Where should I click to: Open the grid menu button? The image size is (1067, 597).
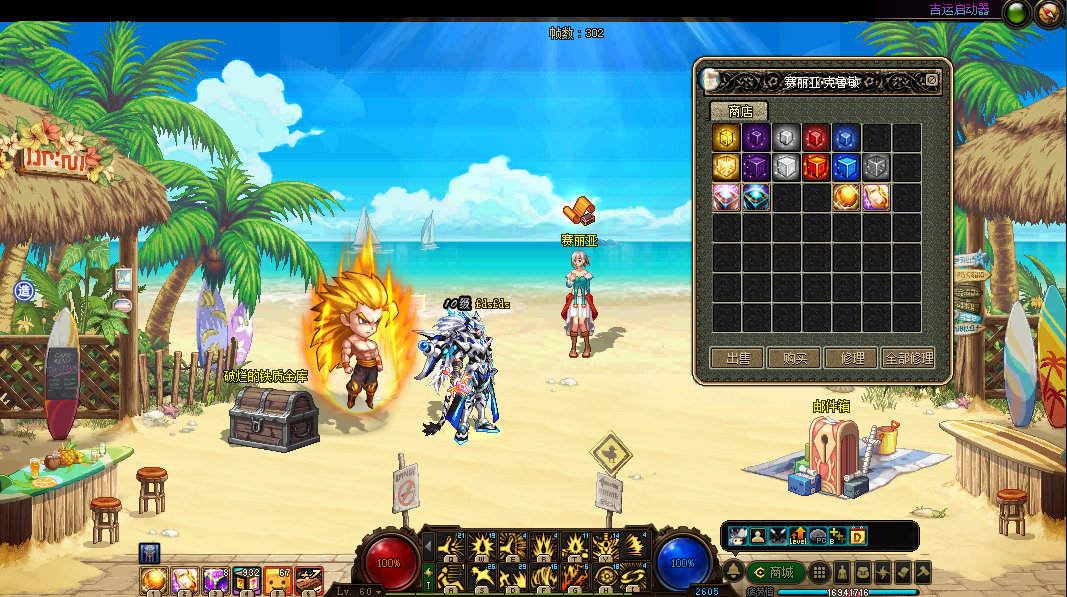[819, 572]
